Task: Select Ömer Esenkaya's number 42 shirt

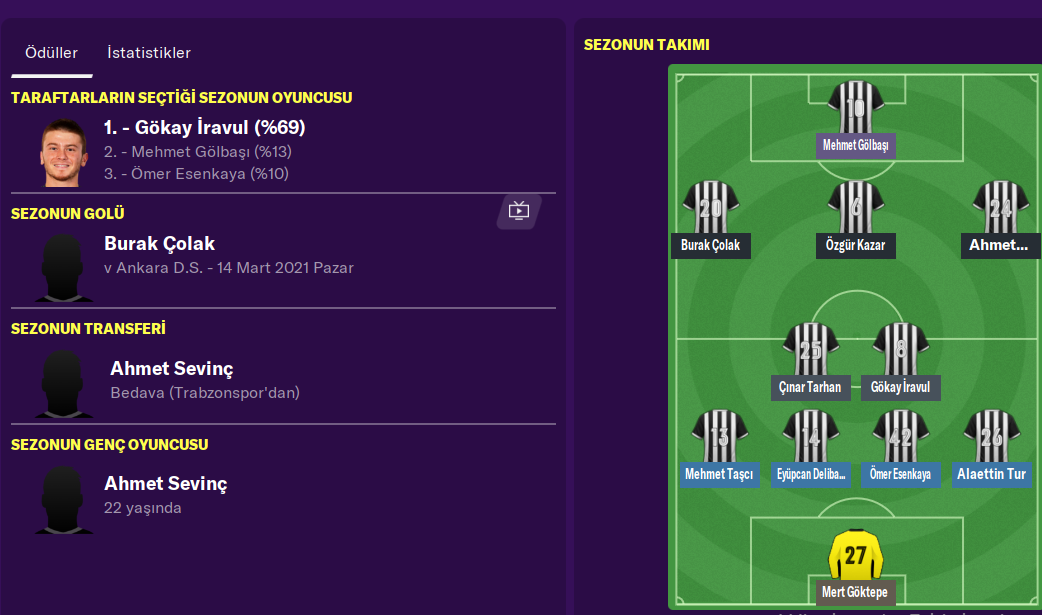Action: [x=900, y=437]
